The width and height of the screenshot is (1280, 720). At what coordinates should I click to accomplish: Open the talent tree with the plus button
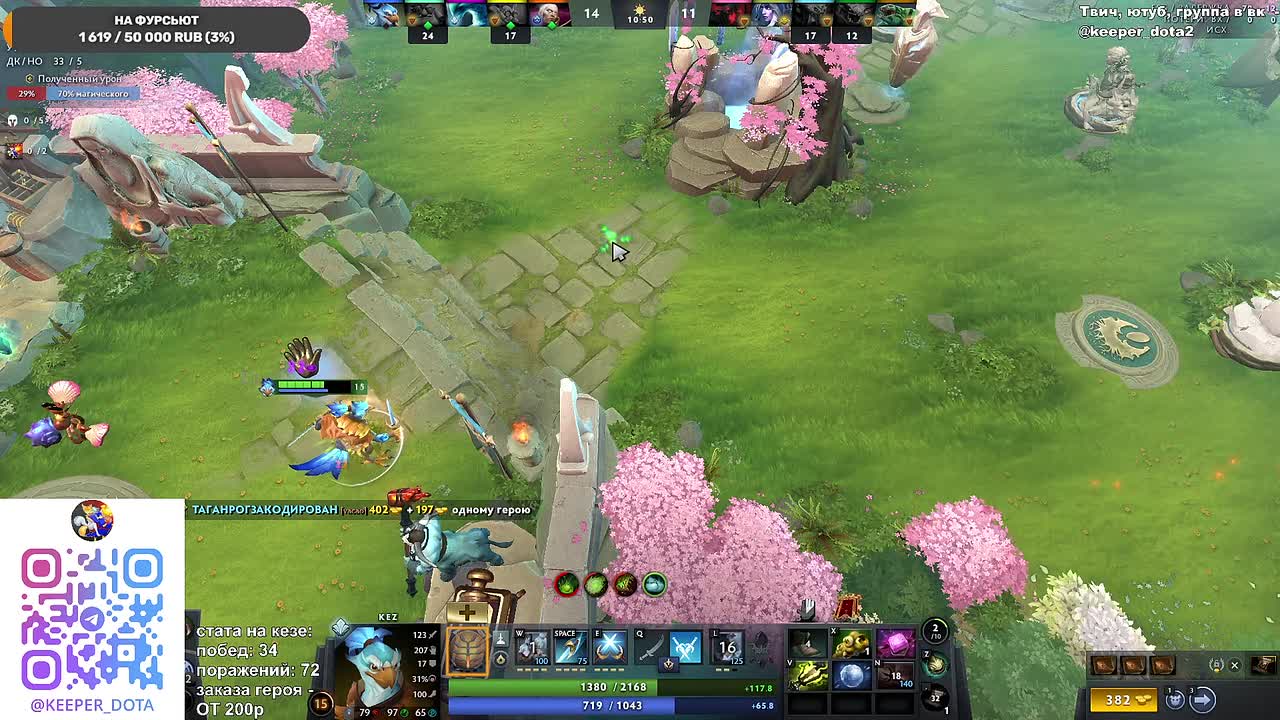(467, 612)
